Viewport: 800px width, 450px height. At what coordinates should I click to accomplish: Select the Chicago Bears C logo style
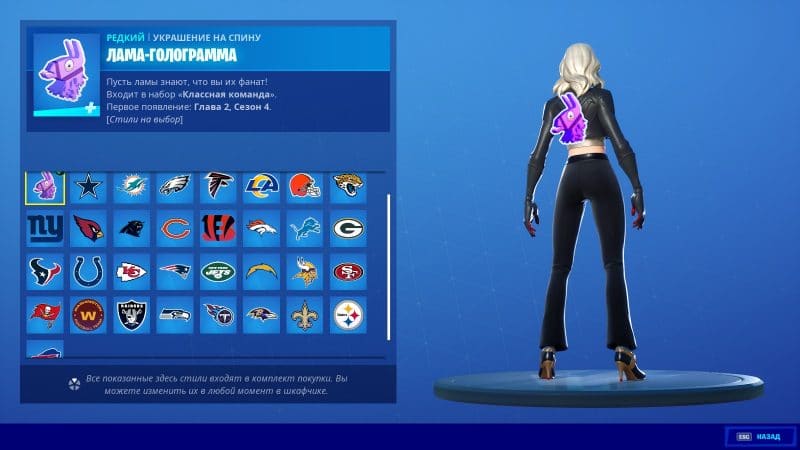(174, 228)
